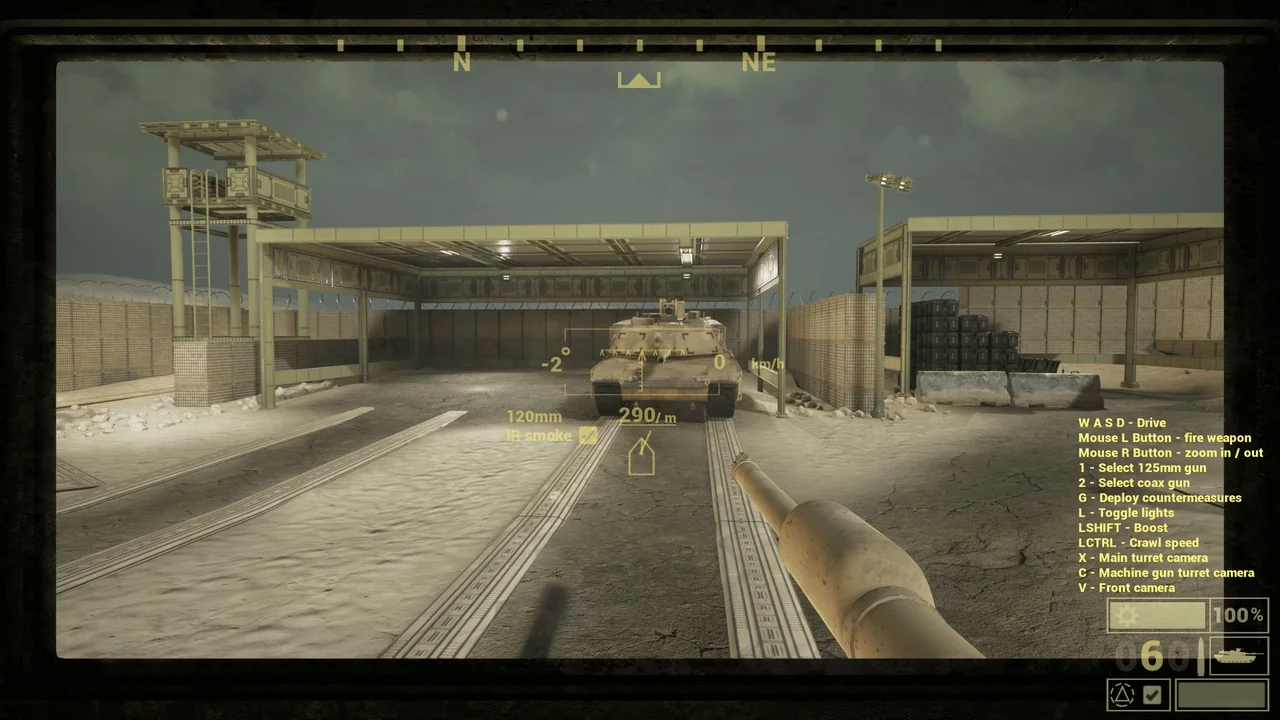The height and width of the screenshot is (720, 1280).
Task: Click the compass heading arrow marker at top
Action: click(x=638, y=79)
